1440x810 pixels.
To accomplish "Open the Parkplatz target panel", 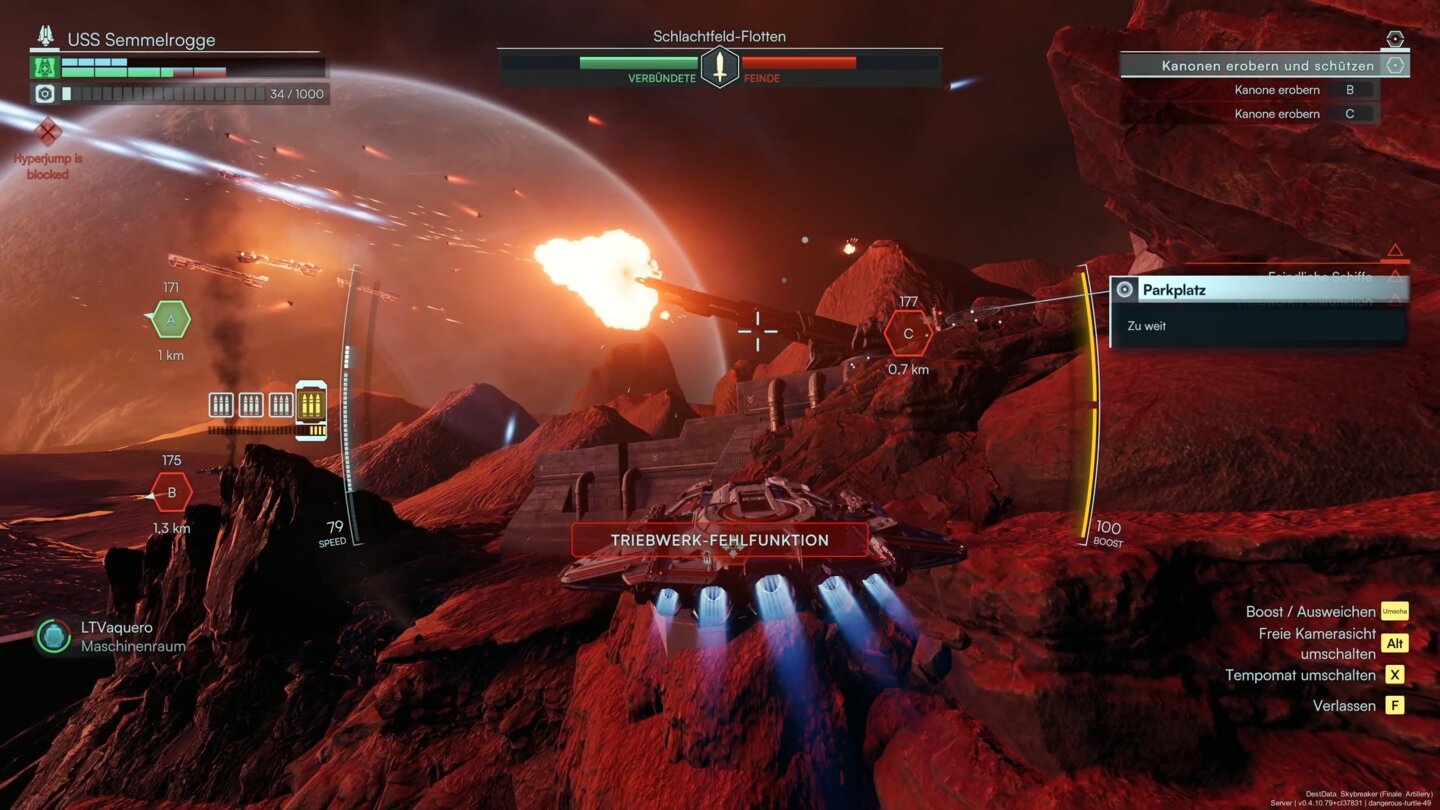I will (1259, 290).
